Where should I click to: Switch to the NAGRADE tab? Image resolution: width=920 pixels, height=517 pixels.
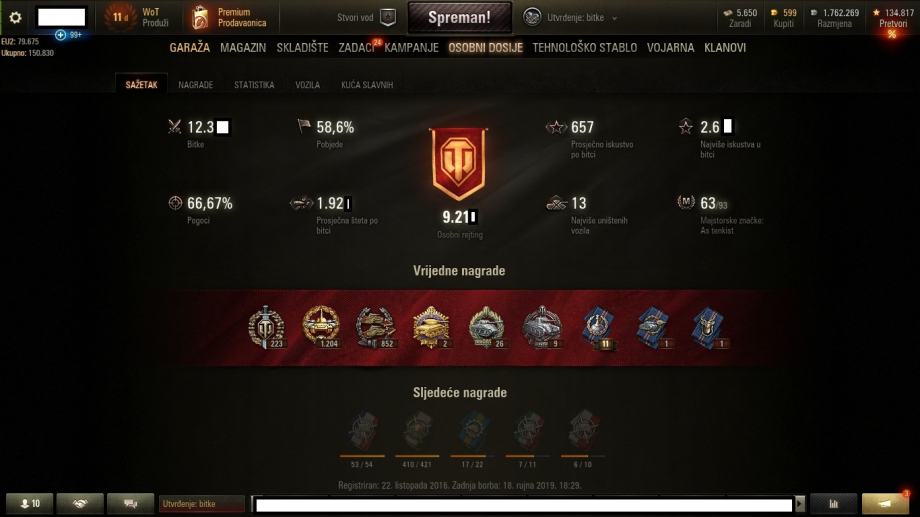point(196,85)
